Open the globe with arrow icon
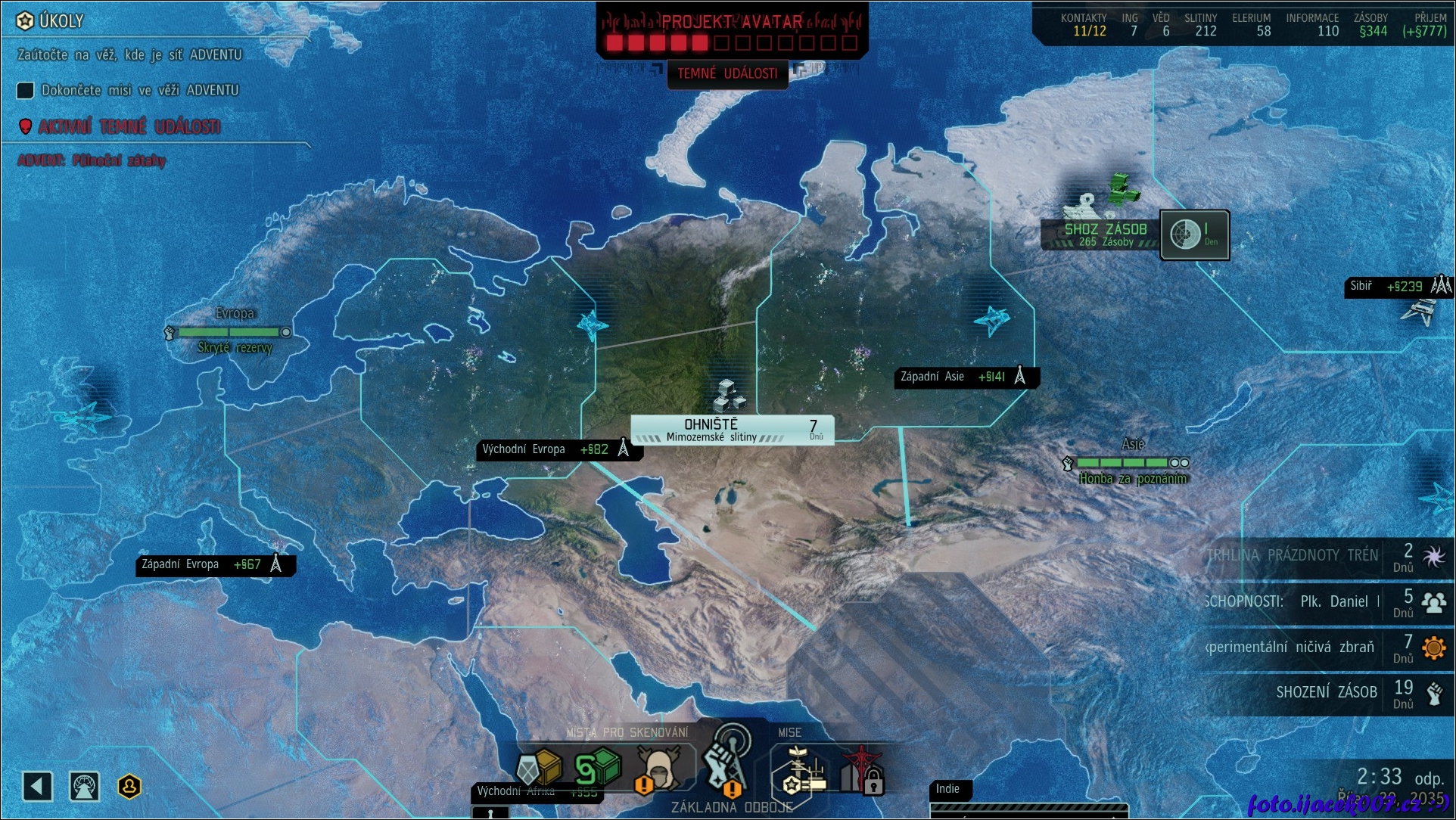1456x820 pixels. pyautogui.click(x=84, y=787)
